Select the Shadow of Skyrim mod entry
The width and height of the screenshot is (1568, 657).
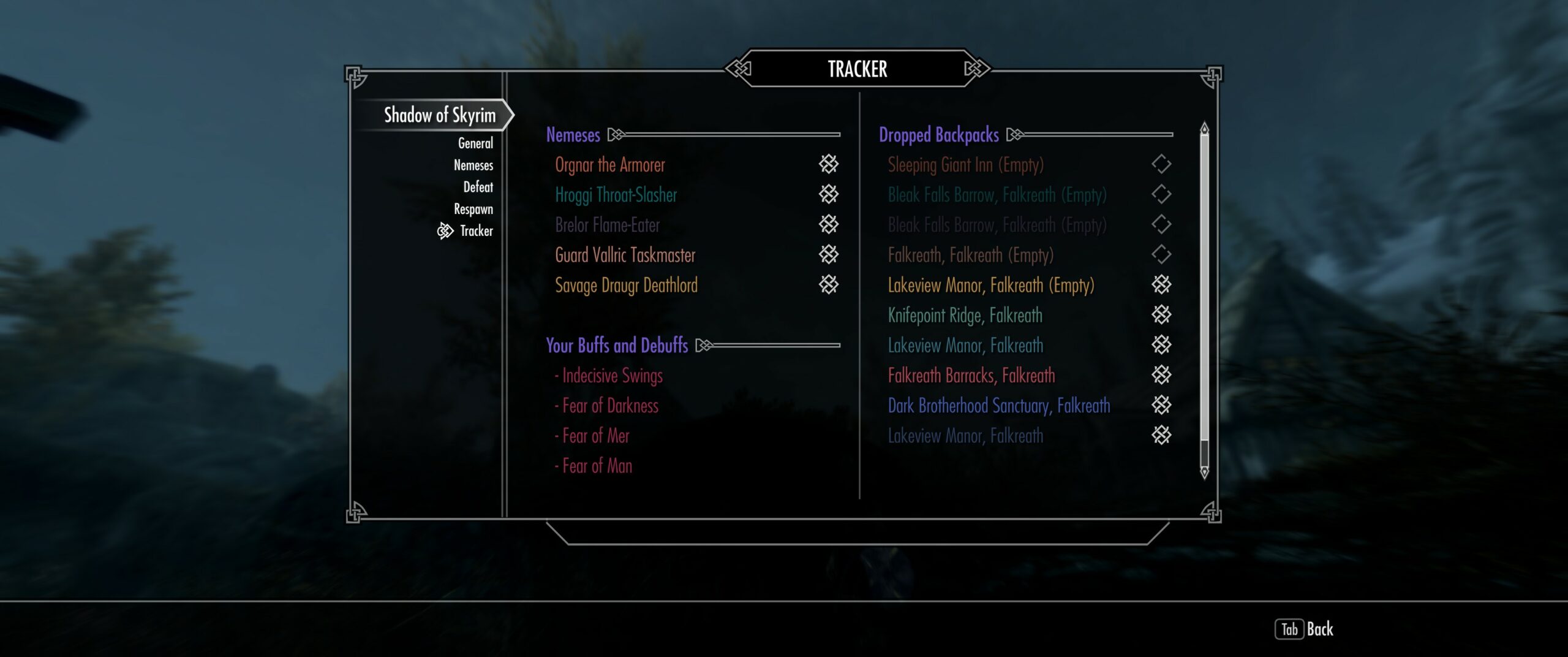(439, 115)
